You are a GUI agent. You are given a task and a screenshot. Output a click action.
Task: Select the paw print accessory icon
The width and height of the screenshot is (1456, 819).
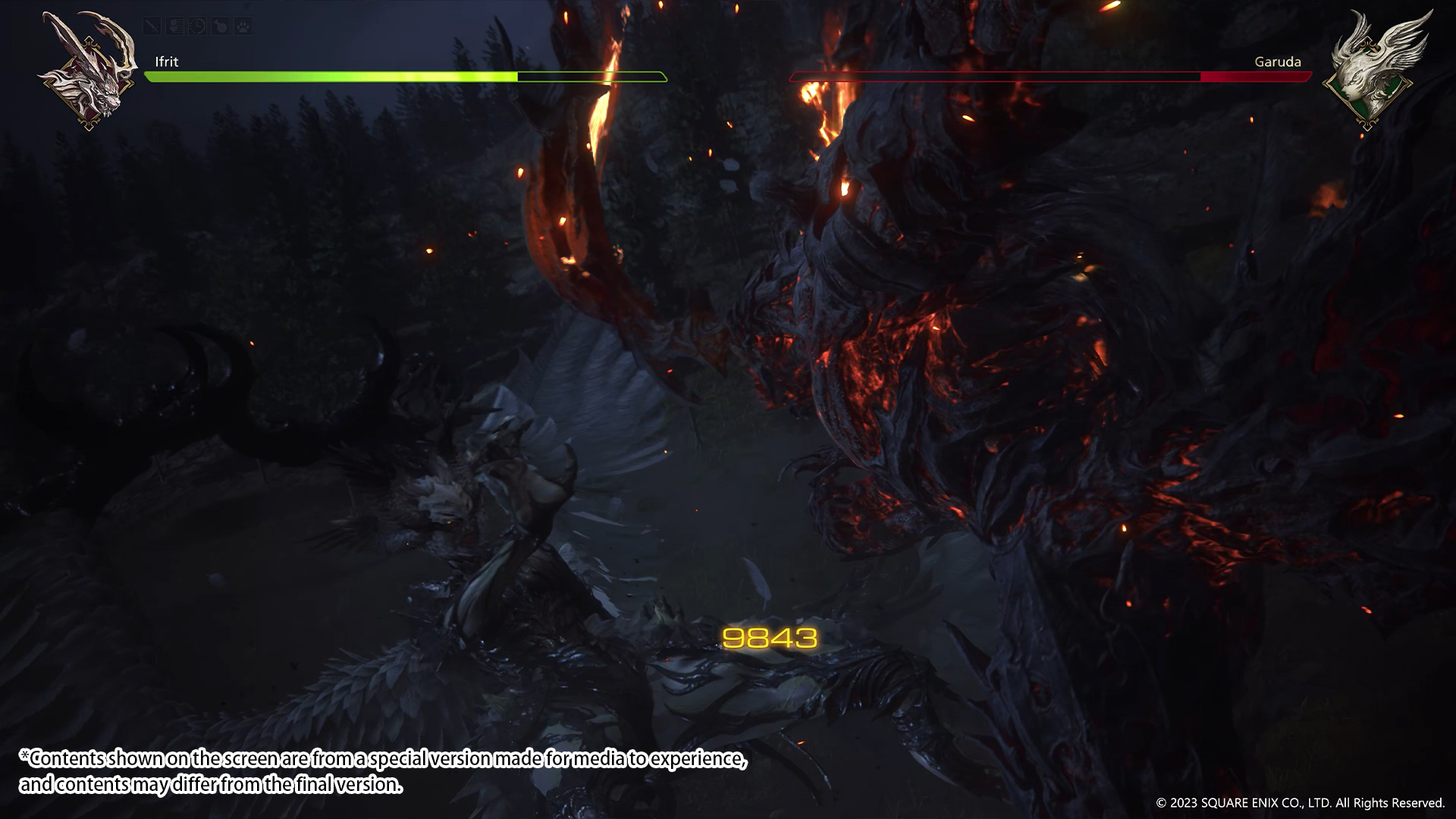pyautogui.click(x=243, y=27)
